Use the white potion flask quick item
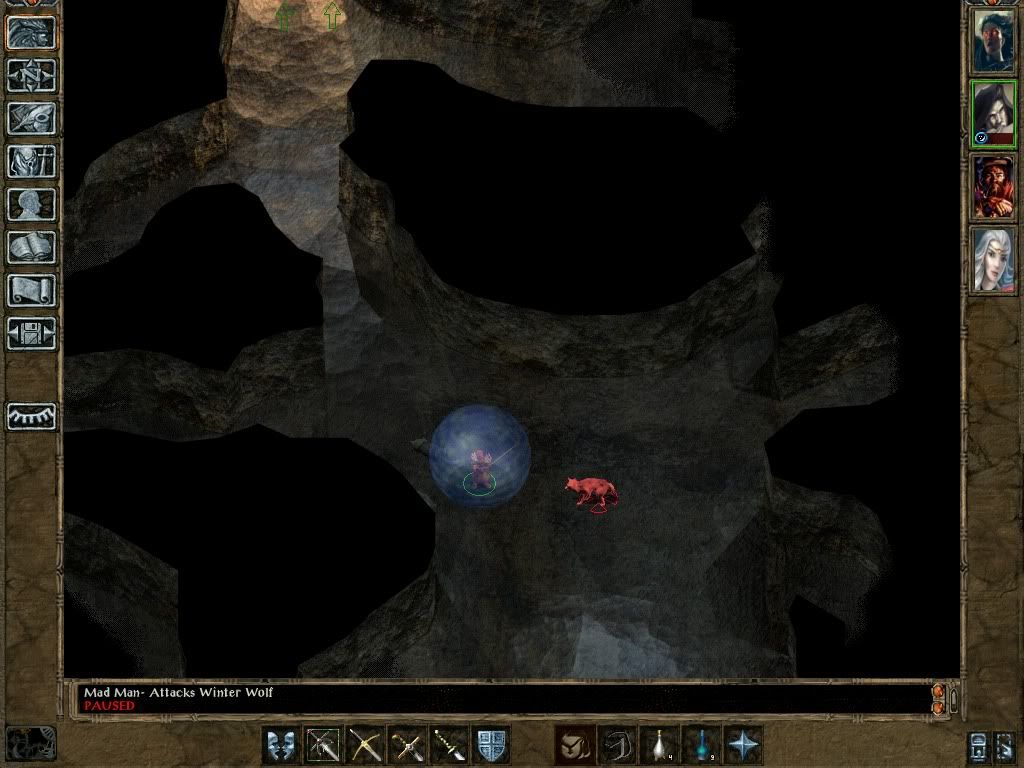1024x768 pixels. pyautogui.click(x=660, y=745)
